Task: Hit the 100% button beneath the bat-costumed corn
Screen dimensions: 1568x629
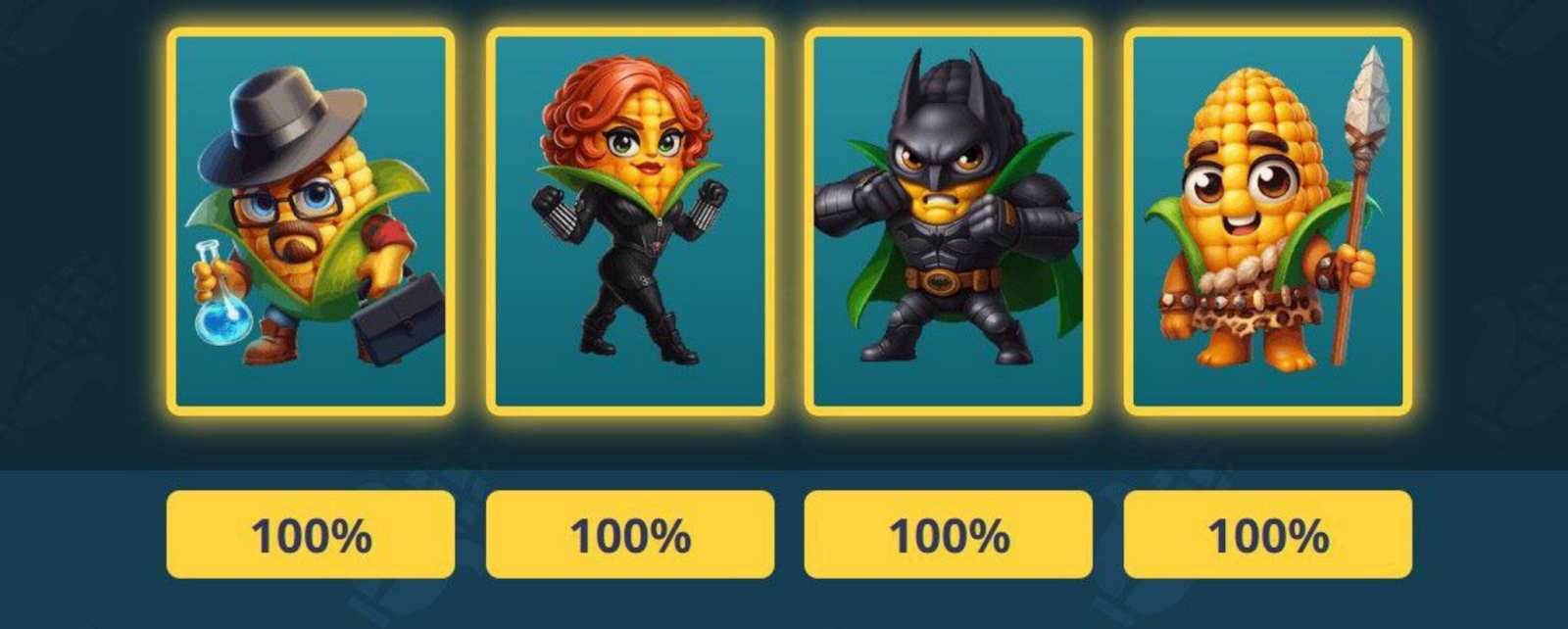Action: [949, 535]
